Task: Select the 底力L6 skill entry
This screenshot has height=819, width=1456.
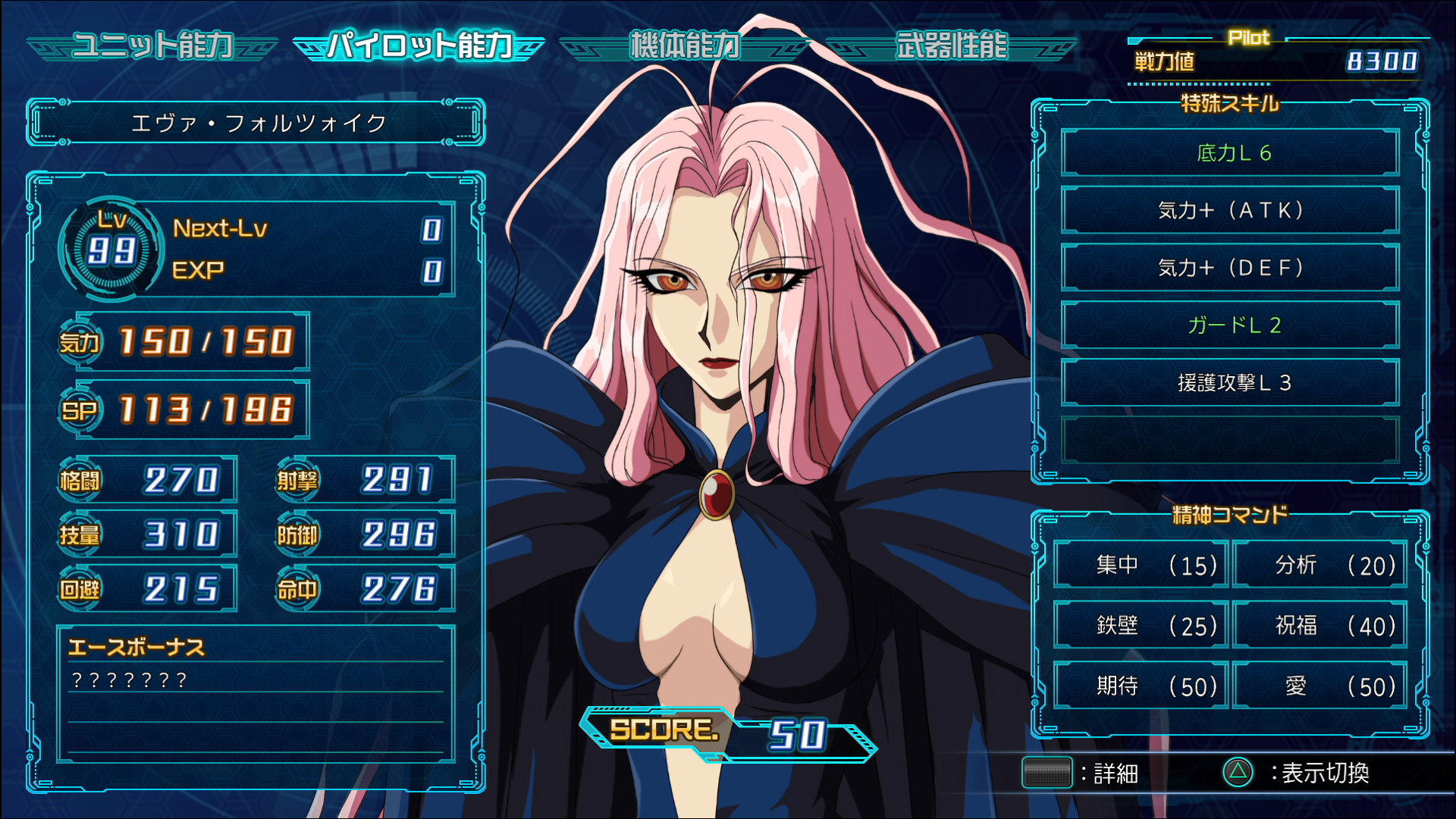Action: click(1230, 153)
